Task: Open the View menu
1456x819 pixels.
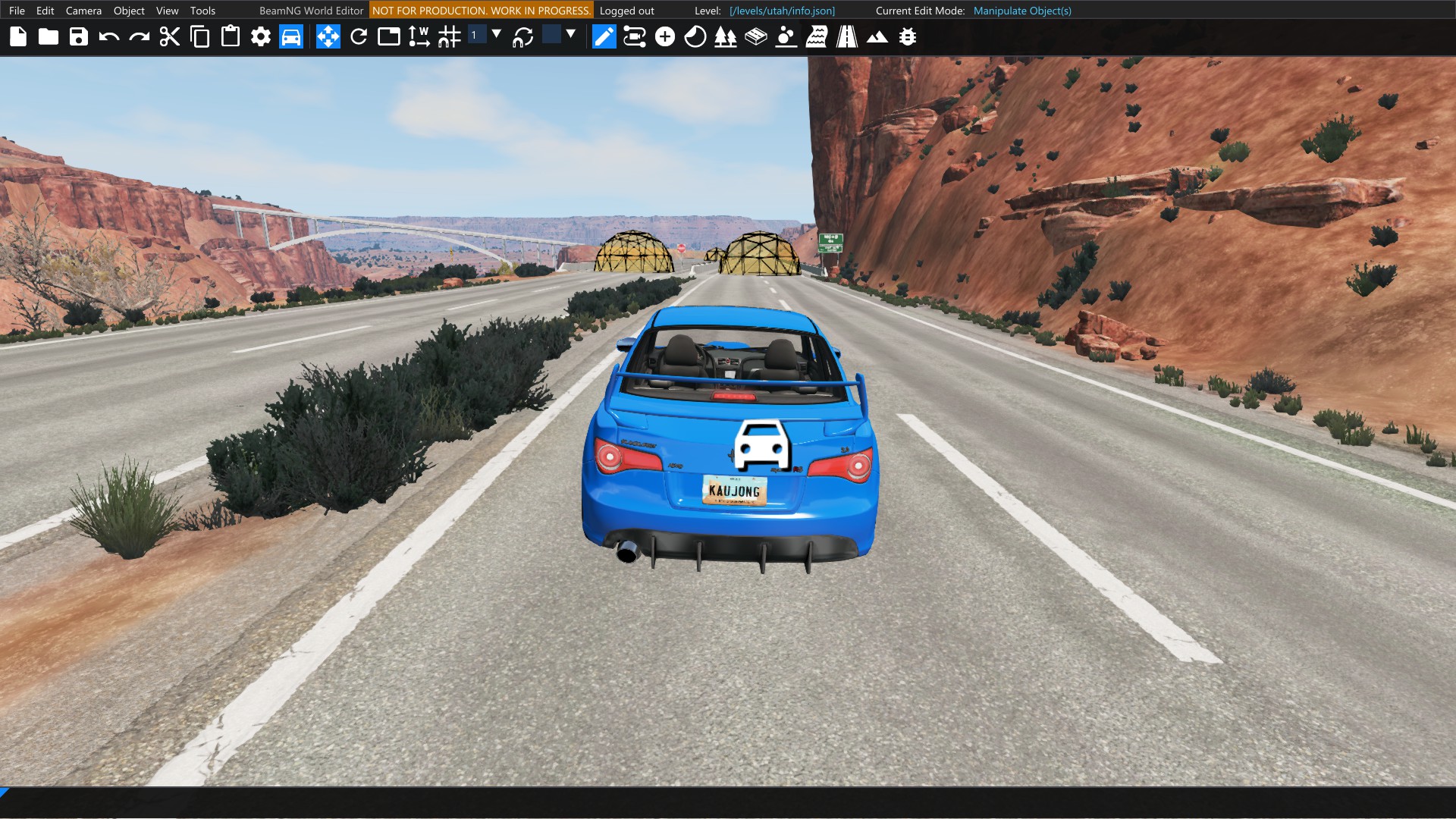Action: click(x=167, y=11)
